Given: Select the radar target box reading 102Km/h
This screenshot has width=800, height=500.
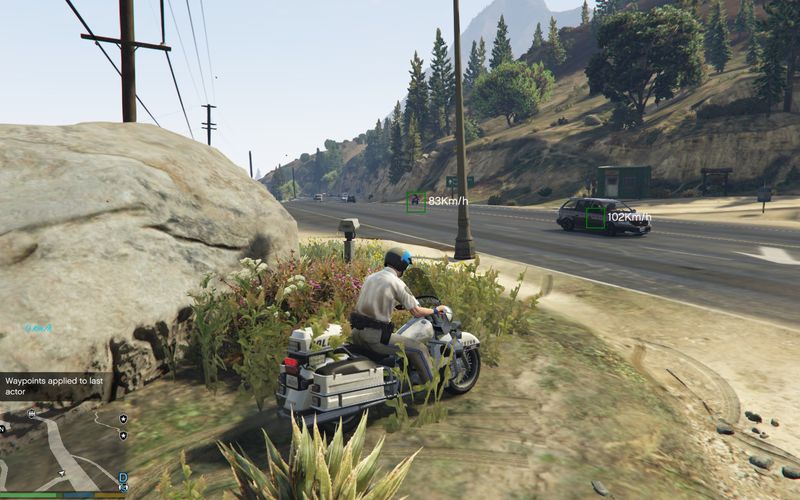Looking at the screenshot, I should (x=595, y=217).
